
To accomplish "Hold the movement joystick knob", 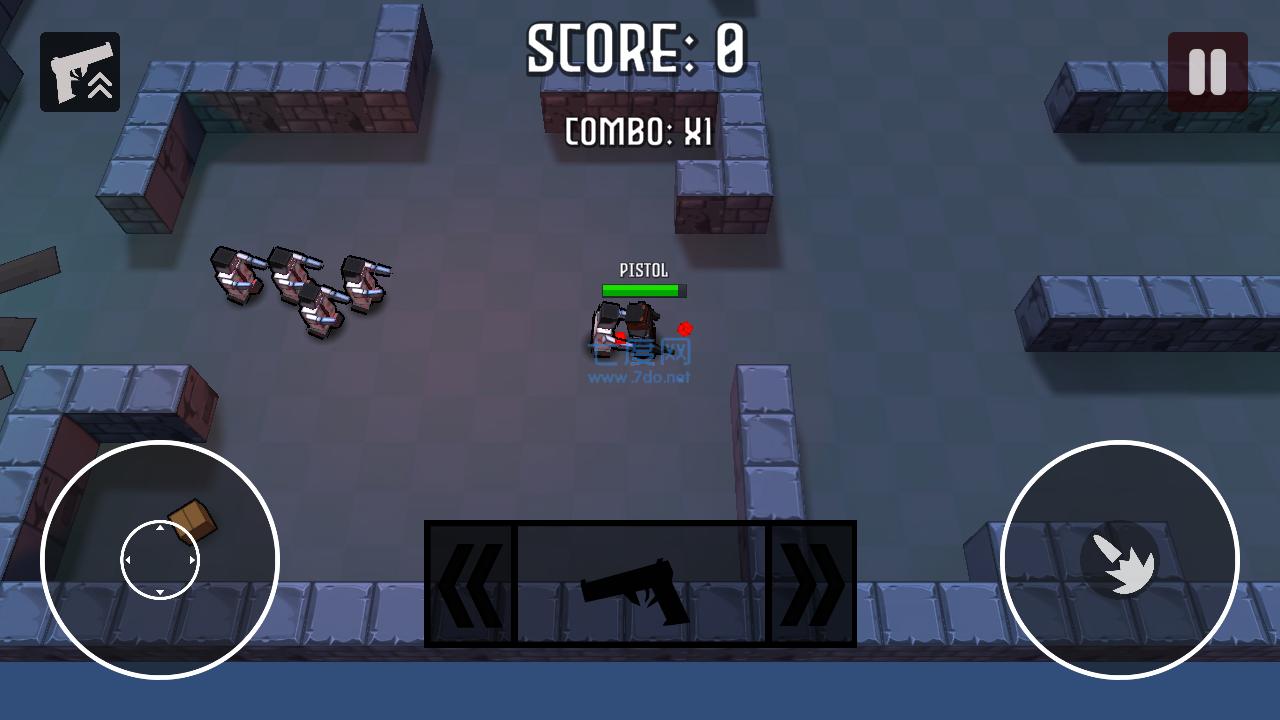I will click(158, 560).
